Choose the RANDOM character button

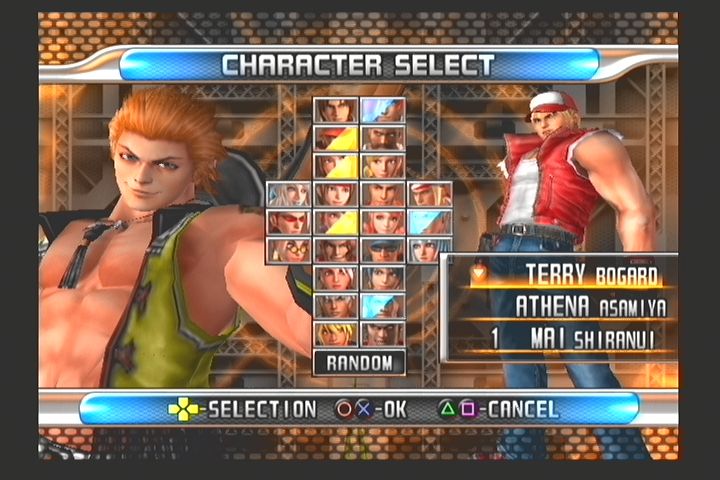[359, 362]
